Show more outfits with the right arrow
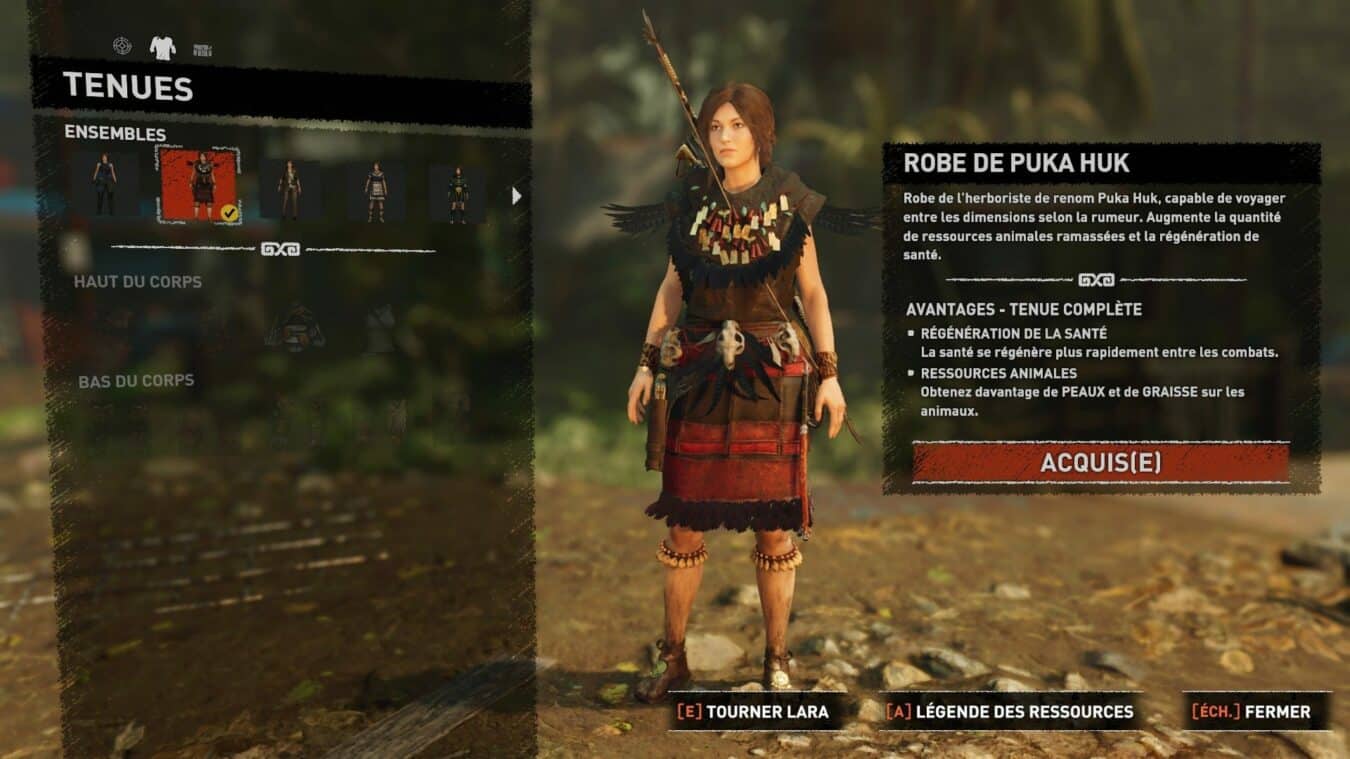The width and height of the screenshot is (1350, 759). pyautogui.click(x=516, y=196)
